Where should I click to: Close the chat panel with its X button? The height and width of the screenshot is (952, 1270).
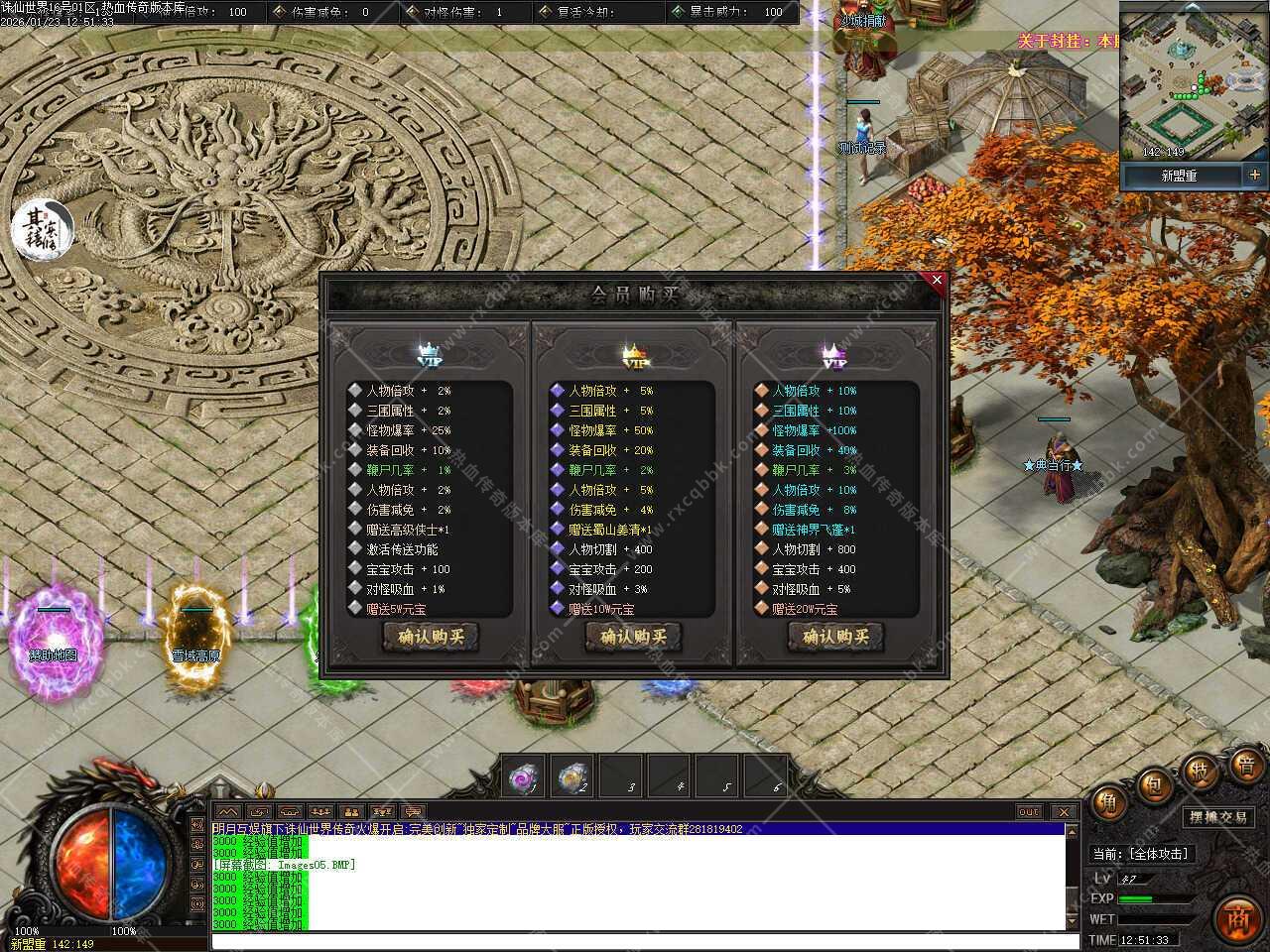[1063, 812]
